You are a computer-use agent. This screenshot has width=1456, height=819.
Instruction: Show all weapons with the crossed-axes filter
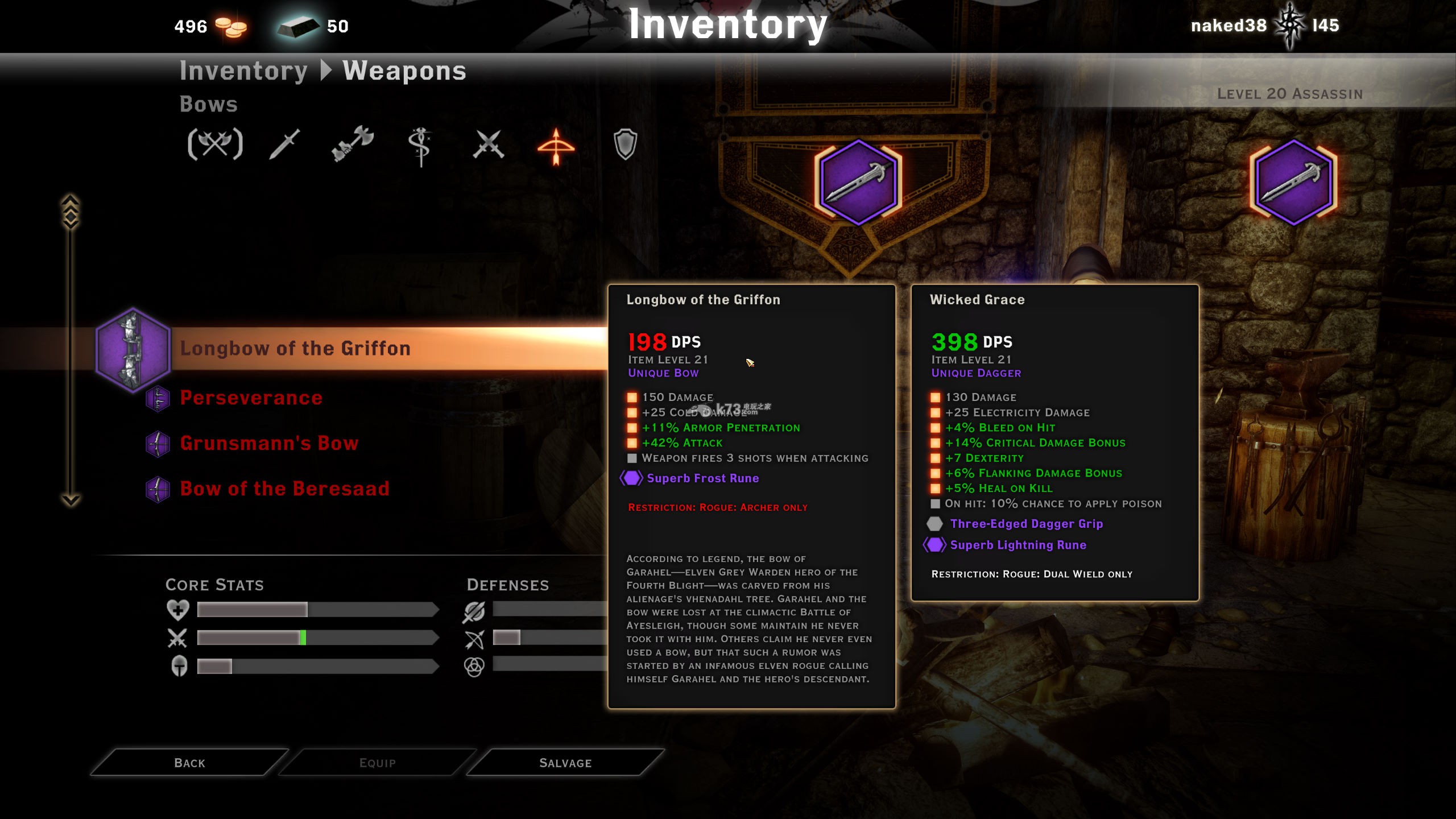click(215, 144)
